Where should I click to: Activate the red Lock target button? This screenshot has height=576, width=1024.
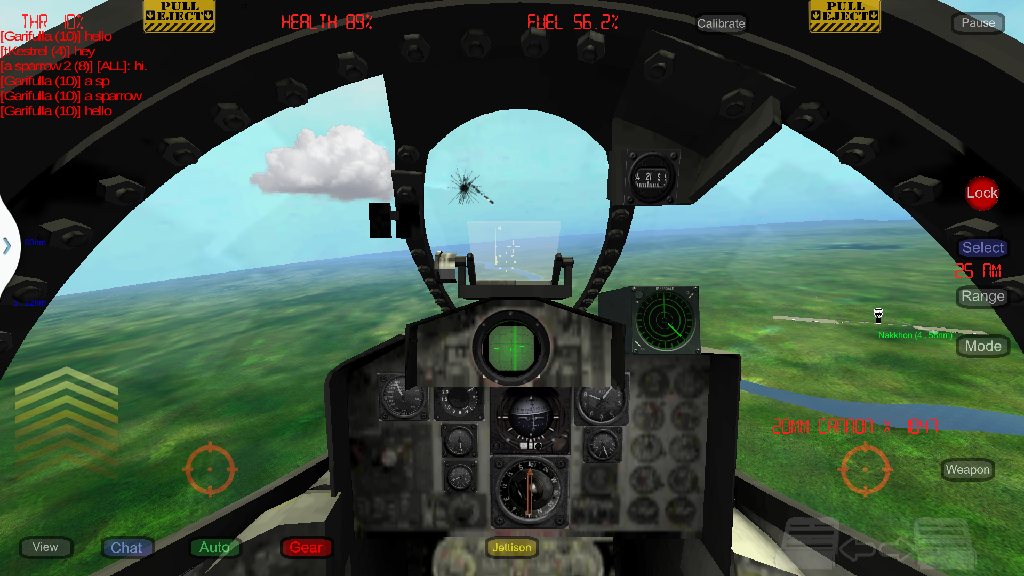pos(982,193)
